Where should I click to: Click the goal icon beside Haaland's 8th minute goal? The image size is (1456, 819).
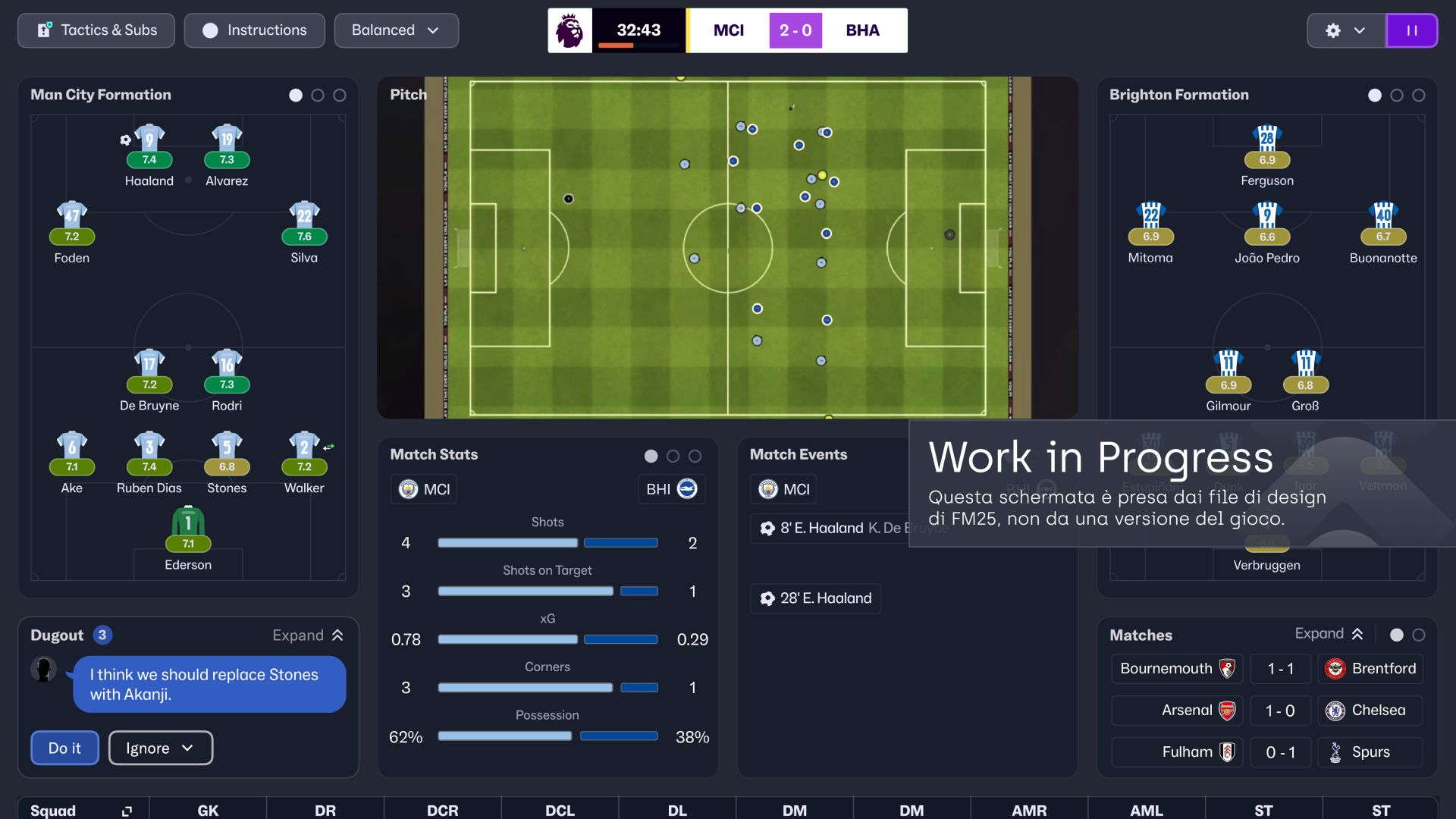766,528
